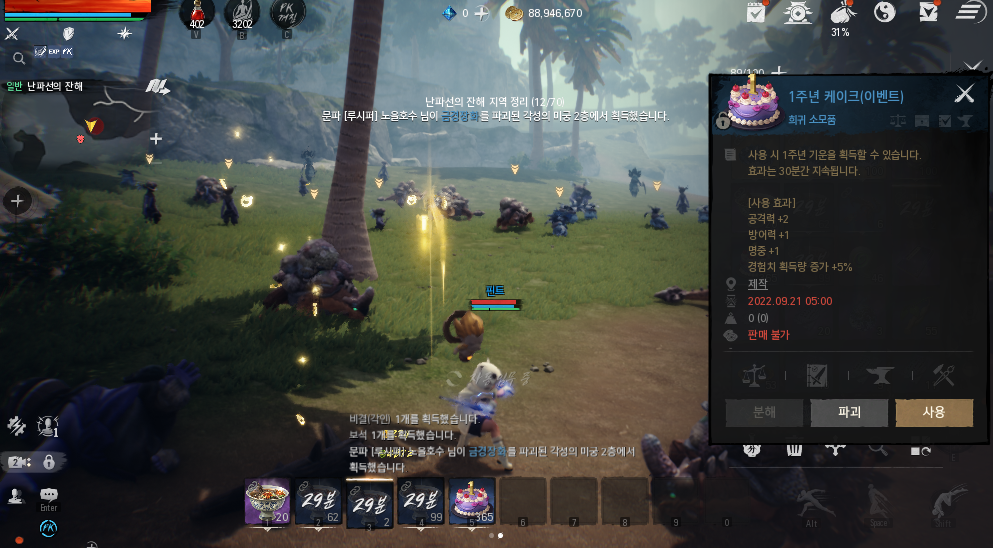The height and width of the screenshot is (548, 993).
Task: Click the PK toggle skill icon
Action: tap(287, 14)
